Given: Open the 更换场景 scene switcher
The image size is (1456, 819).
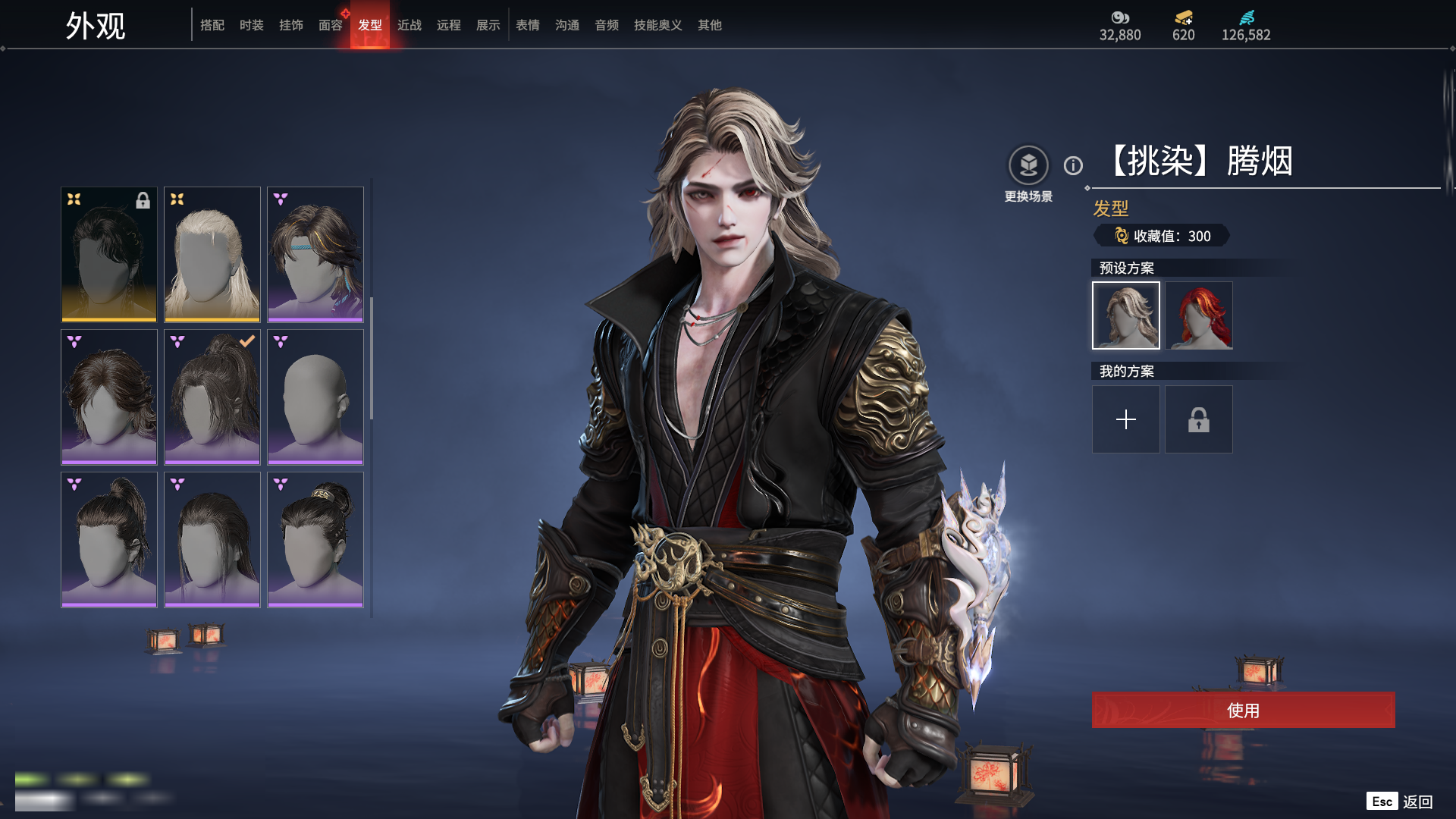Looking at the screenshot, I should coord(1028,165).
